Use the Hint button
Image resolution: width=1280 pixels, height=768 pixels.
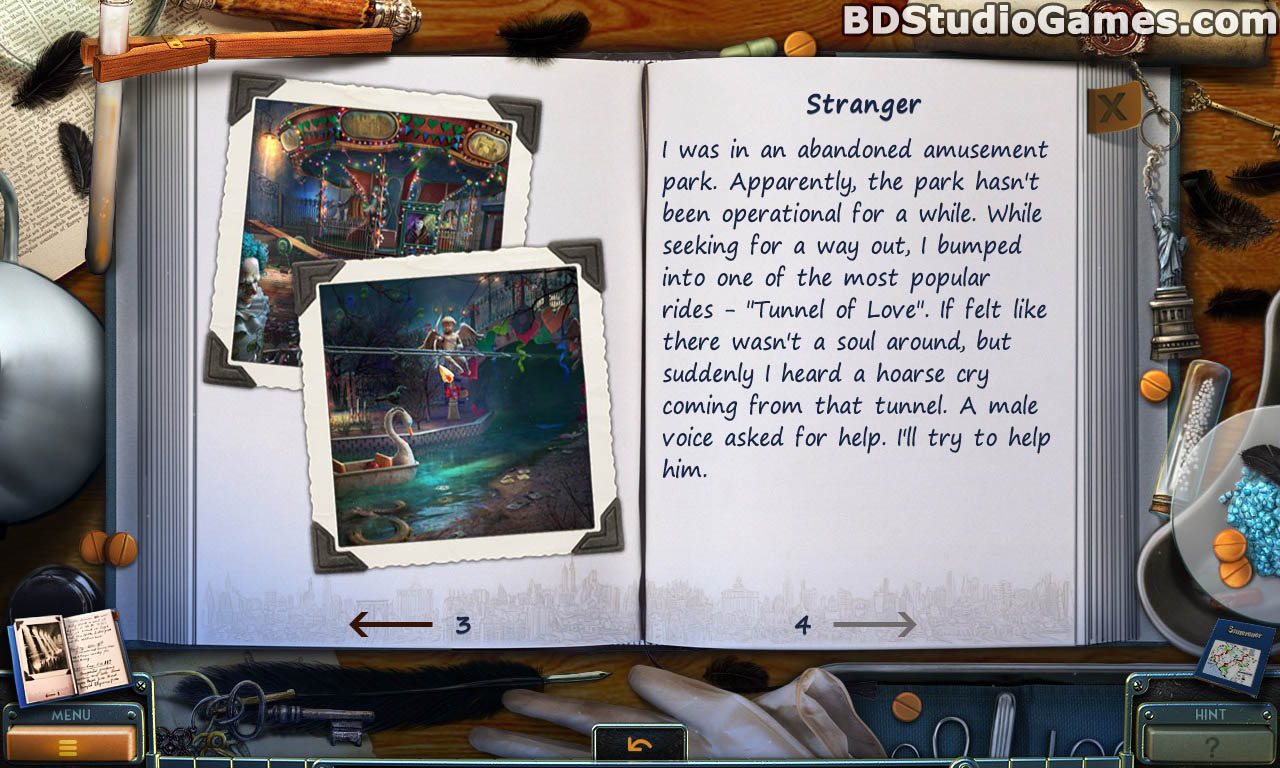[1210, 741]
